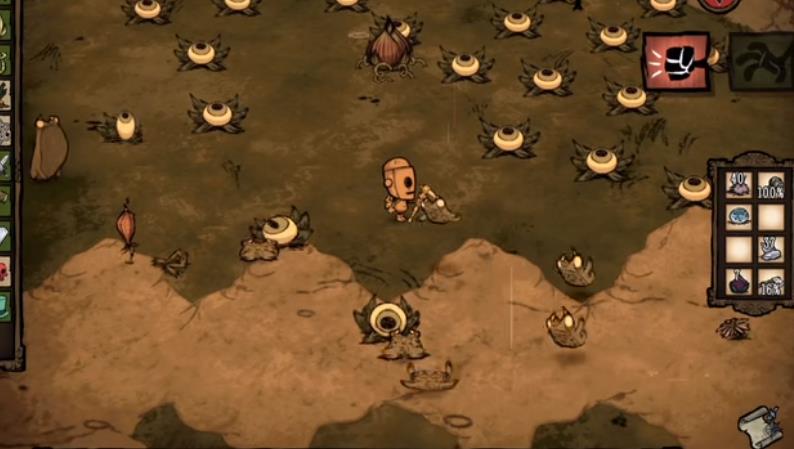
Task: Select the backpack item stacked to 40
Action: click(739, 184)
